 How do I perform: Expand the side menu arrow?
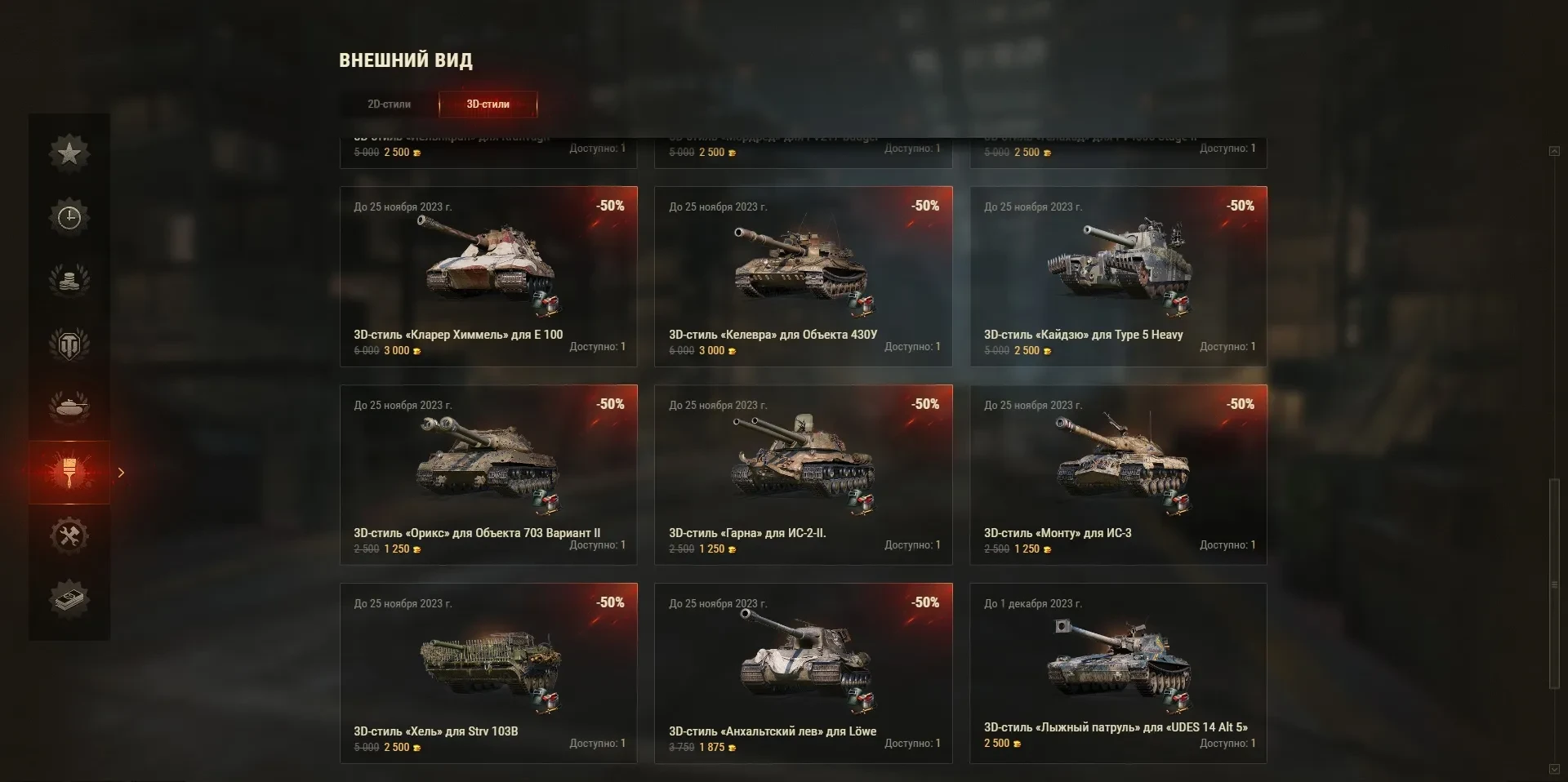(121, 473)
